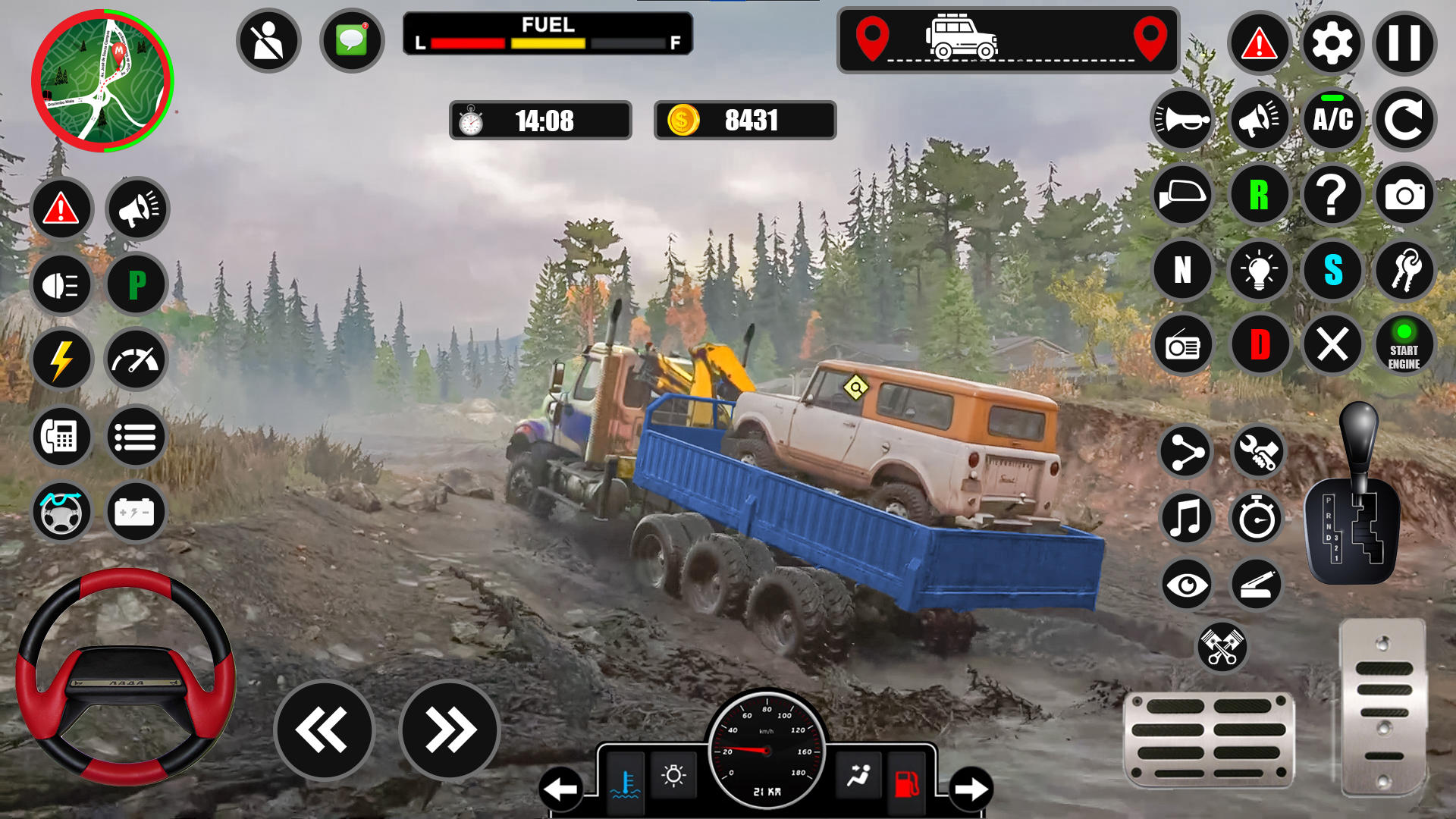
Task: Toggle the headlights on
Action: point(61,284)
